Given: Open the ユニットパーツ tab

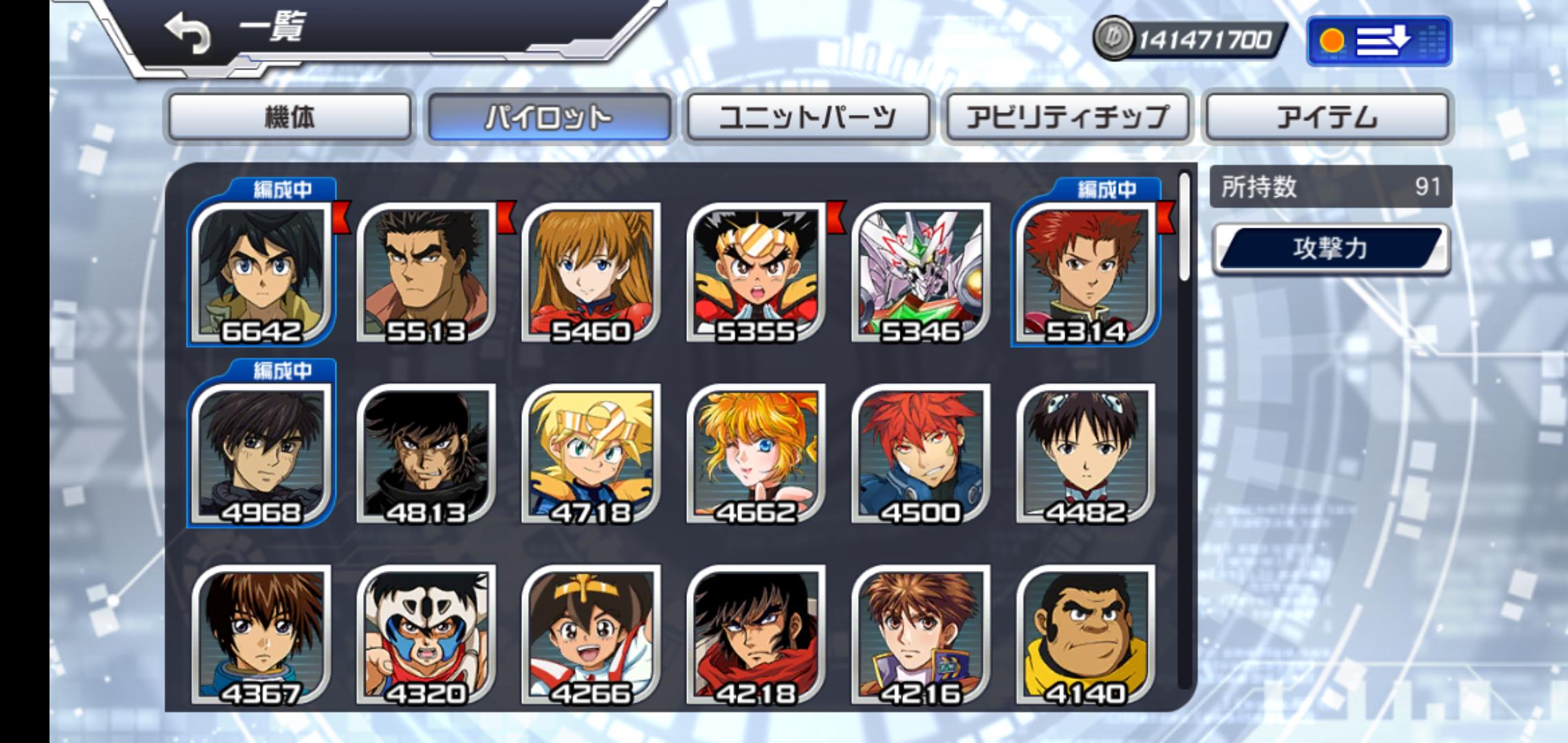Looking at the screenshot, I should [x=808, y=117].
